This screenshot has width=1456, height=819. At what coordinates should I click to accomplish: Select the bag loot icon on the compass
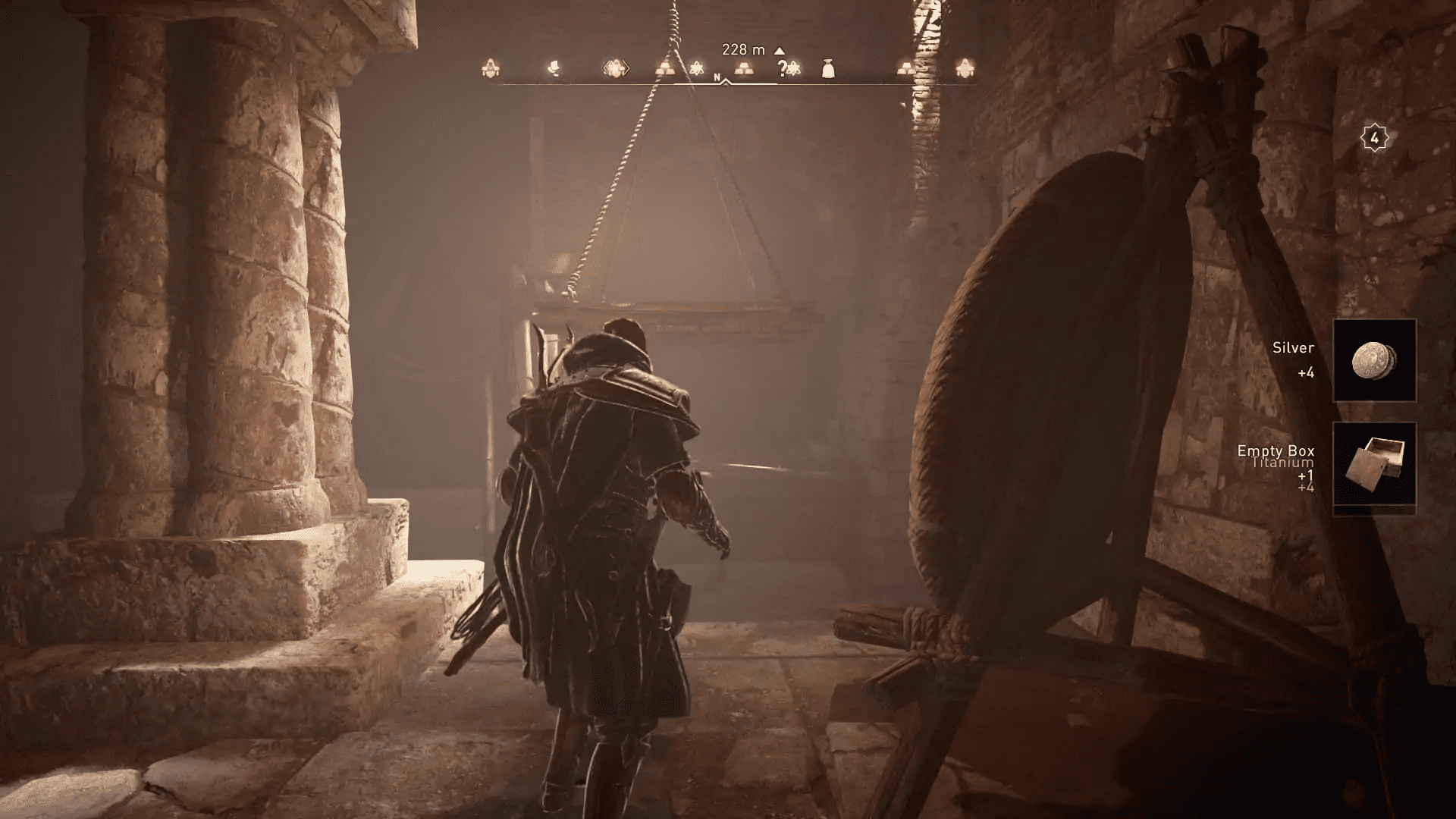(x=829, y=68)
